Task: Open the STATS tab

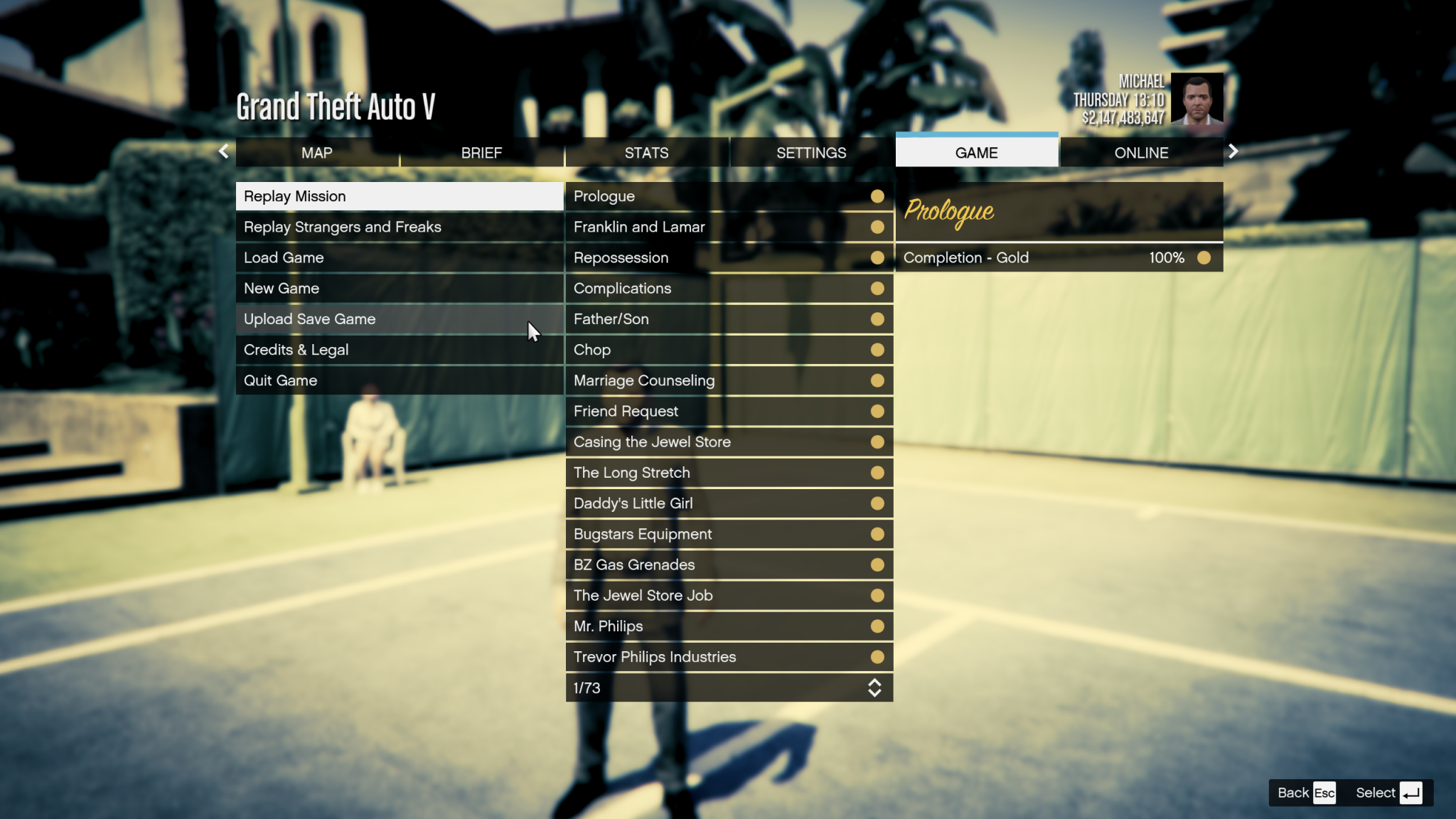Action: click(646, 152)
